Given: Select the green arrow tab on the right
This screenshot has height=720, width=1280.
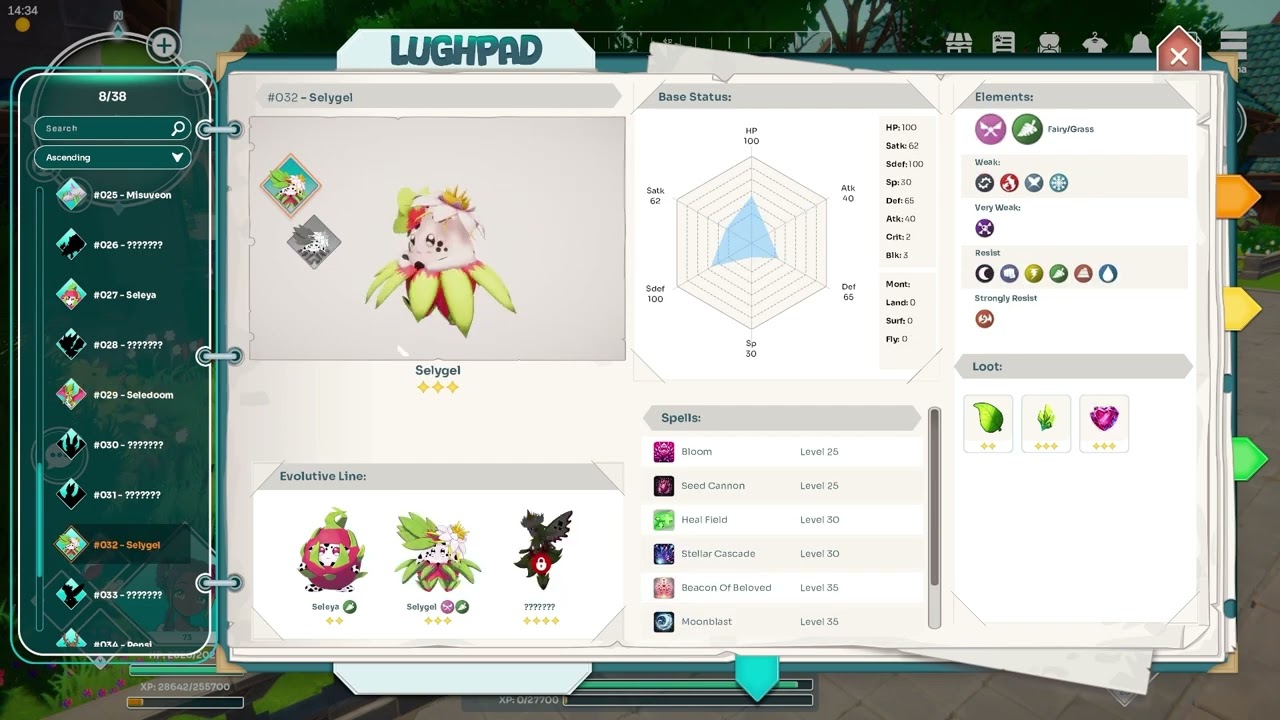Looking at the screenshot, I should 1245,459.
